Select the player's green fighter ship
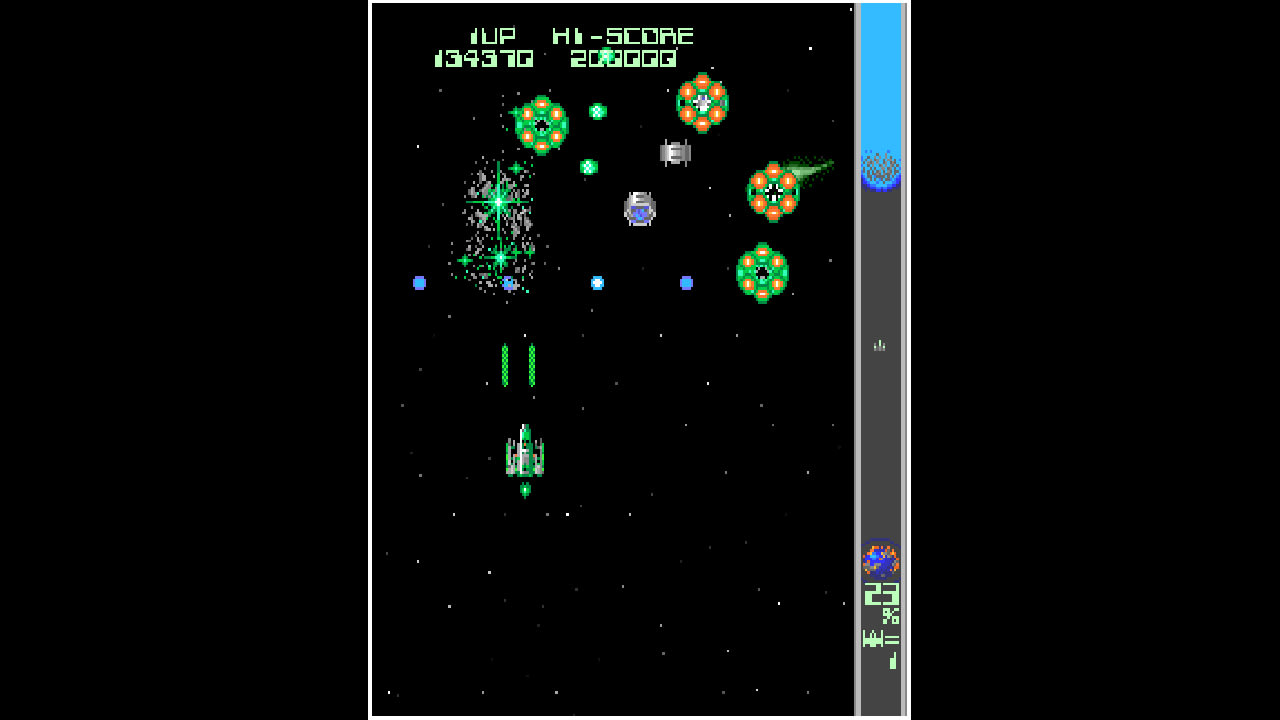 [524, 452]
